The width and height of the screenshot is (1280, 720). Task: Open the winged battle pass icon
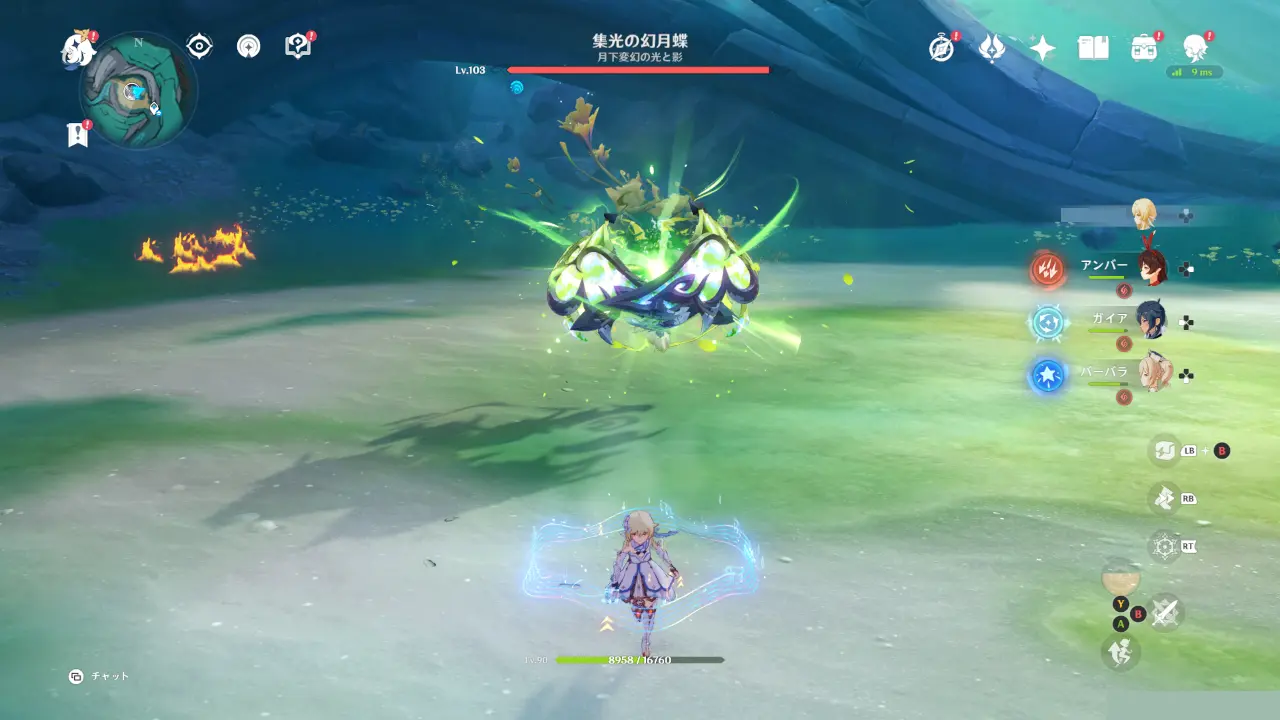click(991, 48)
